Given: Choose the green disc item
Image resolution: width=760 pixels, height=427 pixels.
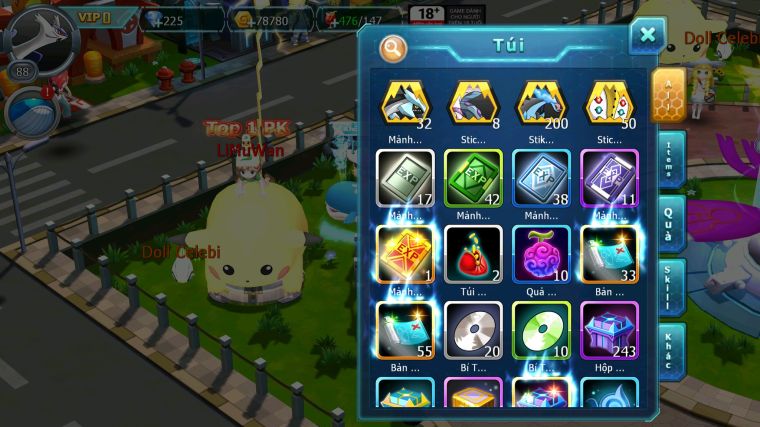Looking at the screenshot, I should point(541,330).
